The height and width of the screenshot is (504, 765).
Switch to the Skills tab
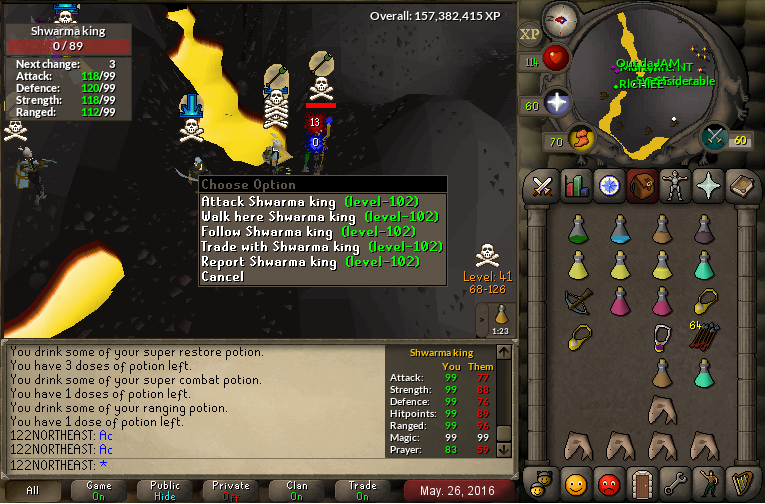(x=575, y=185)
